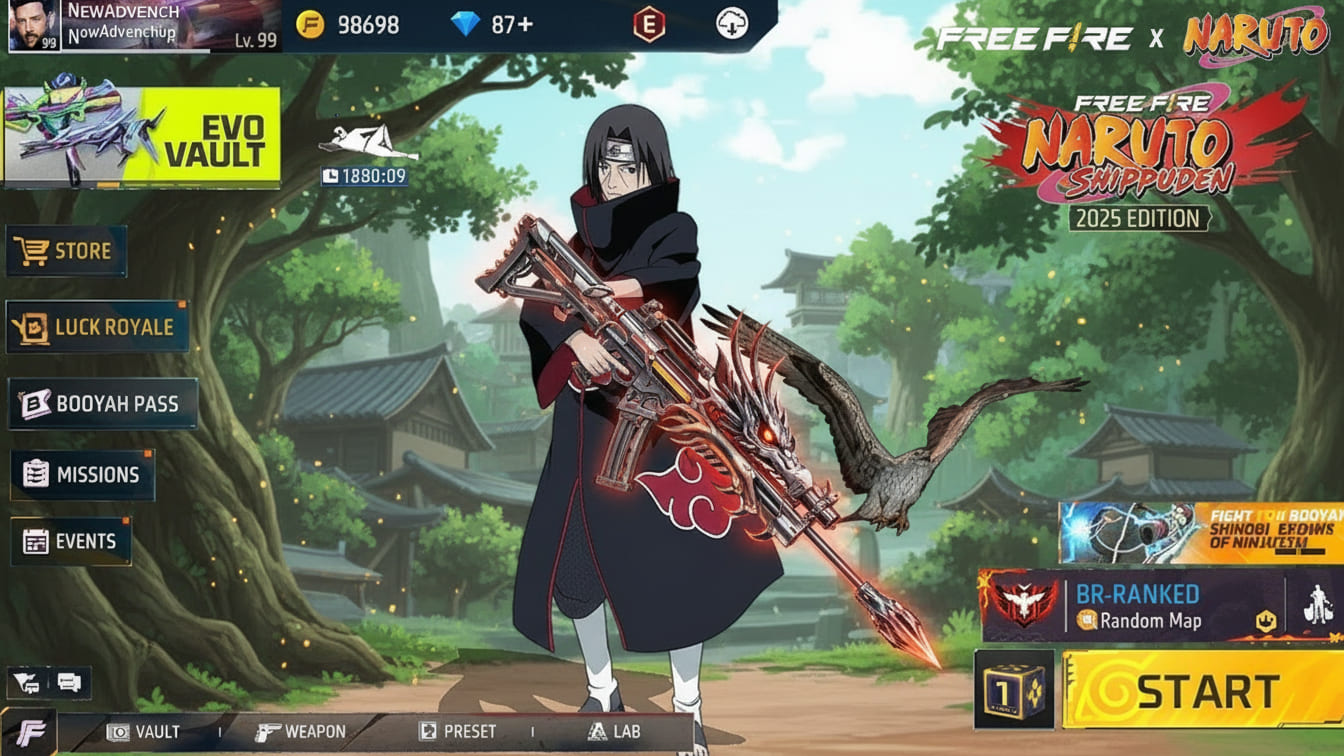Open the Store menu
The image size is (1344, 756).
click(x=66, y=251)
